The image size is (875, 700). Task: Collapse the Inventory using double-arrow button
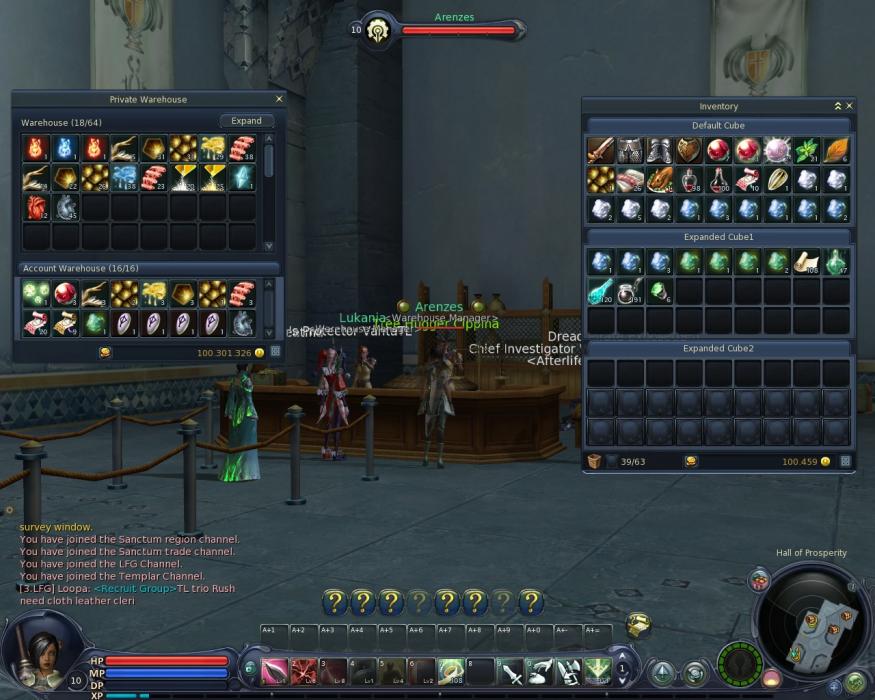[x=838, y=105]
